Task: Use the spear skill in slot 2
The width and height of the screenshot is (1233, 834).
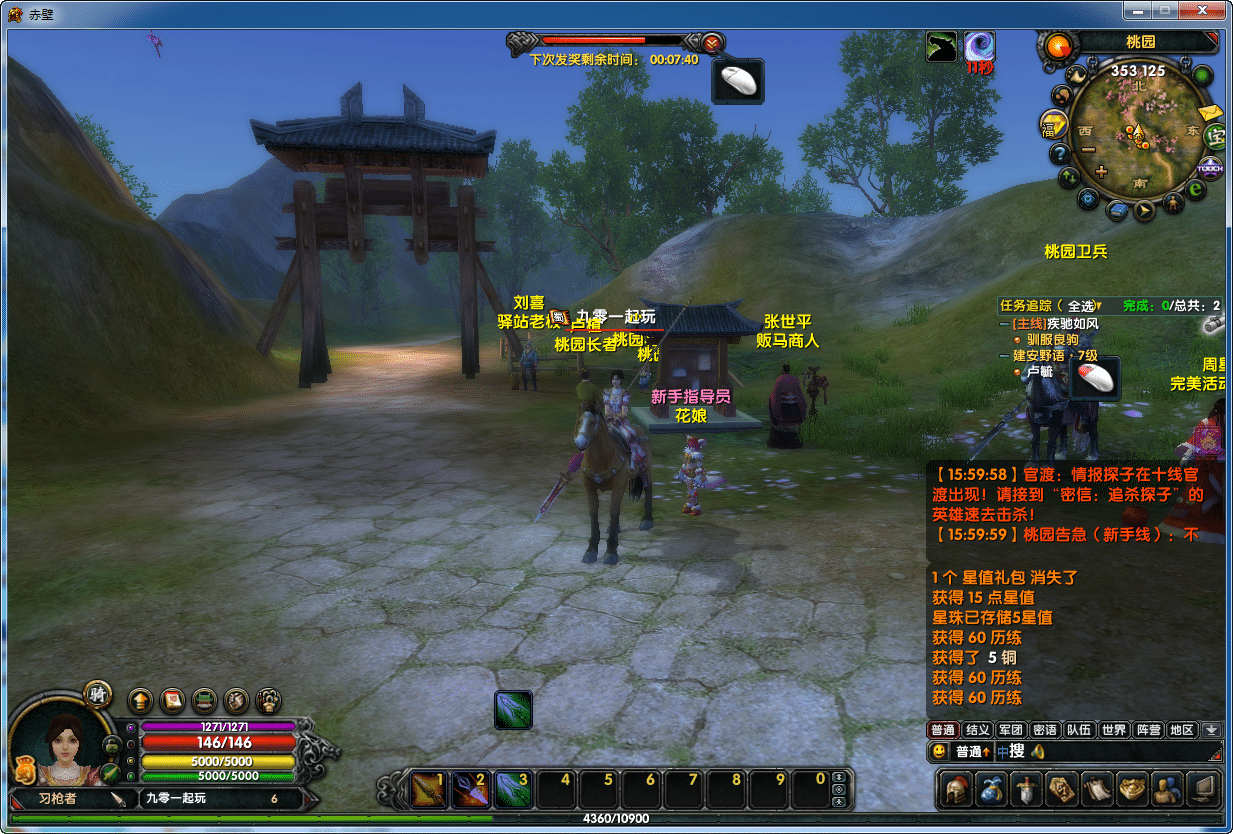Action: [471, 790]
